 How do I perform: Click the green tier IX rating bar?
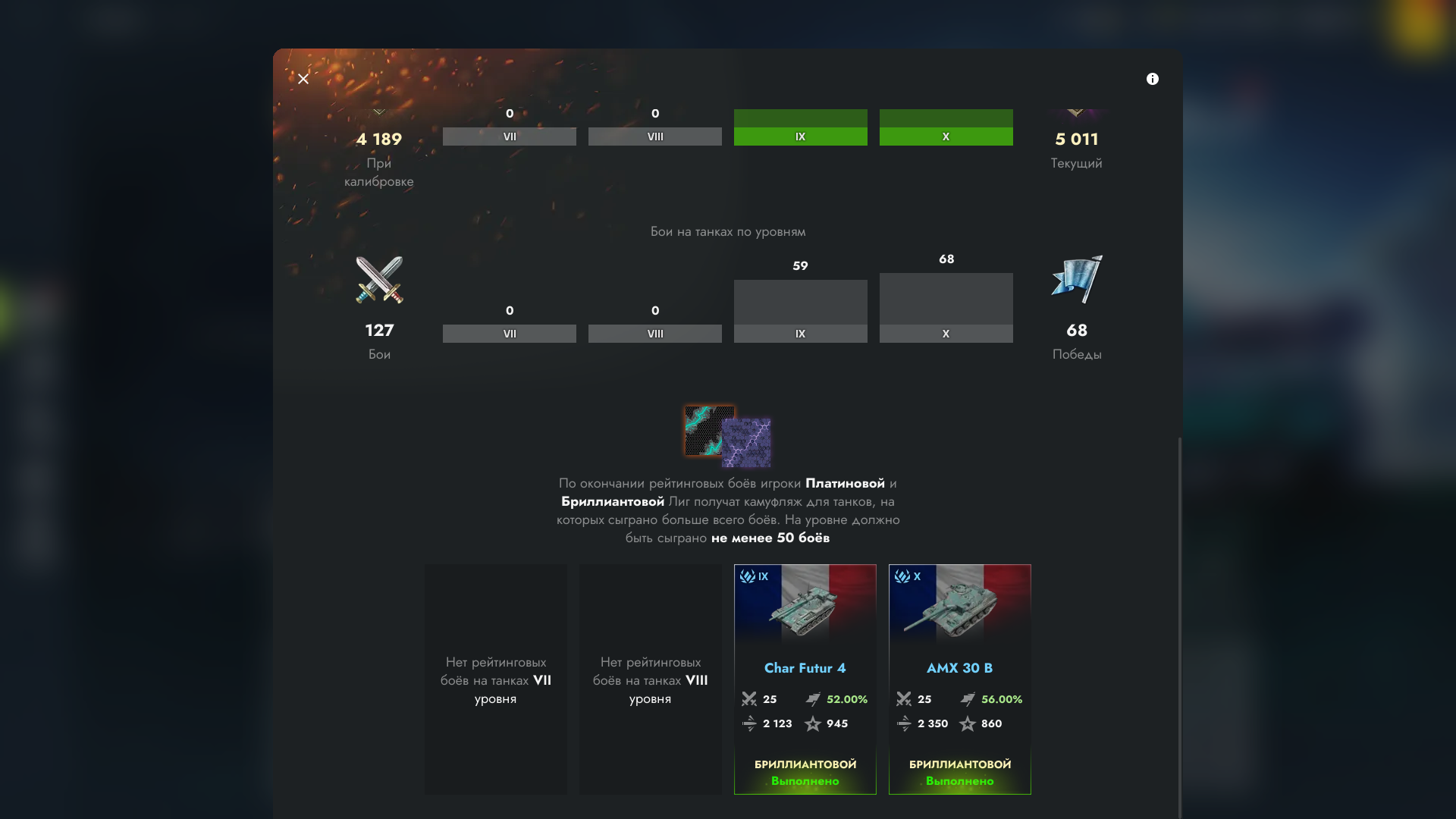800,127
